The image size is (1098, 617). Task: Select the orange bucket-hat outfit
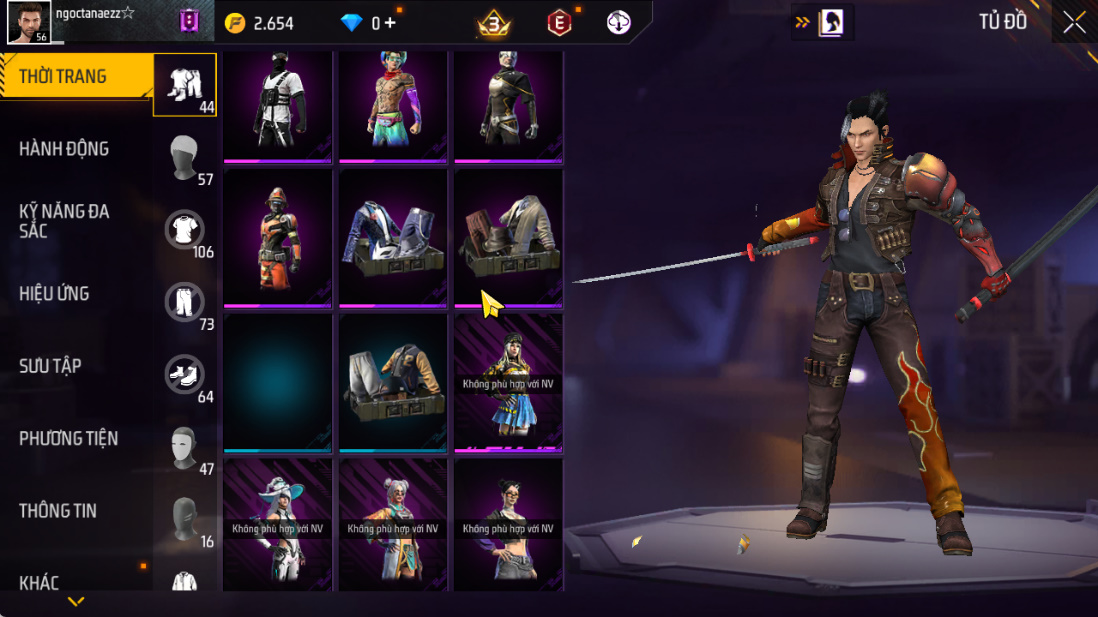click(x=278, y=238)
